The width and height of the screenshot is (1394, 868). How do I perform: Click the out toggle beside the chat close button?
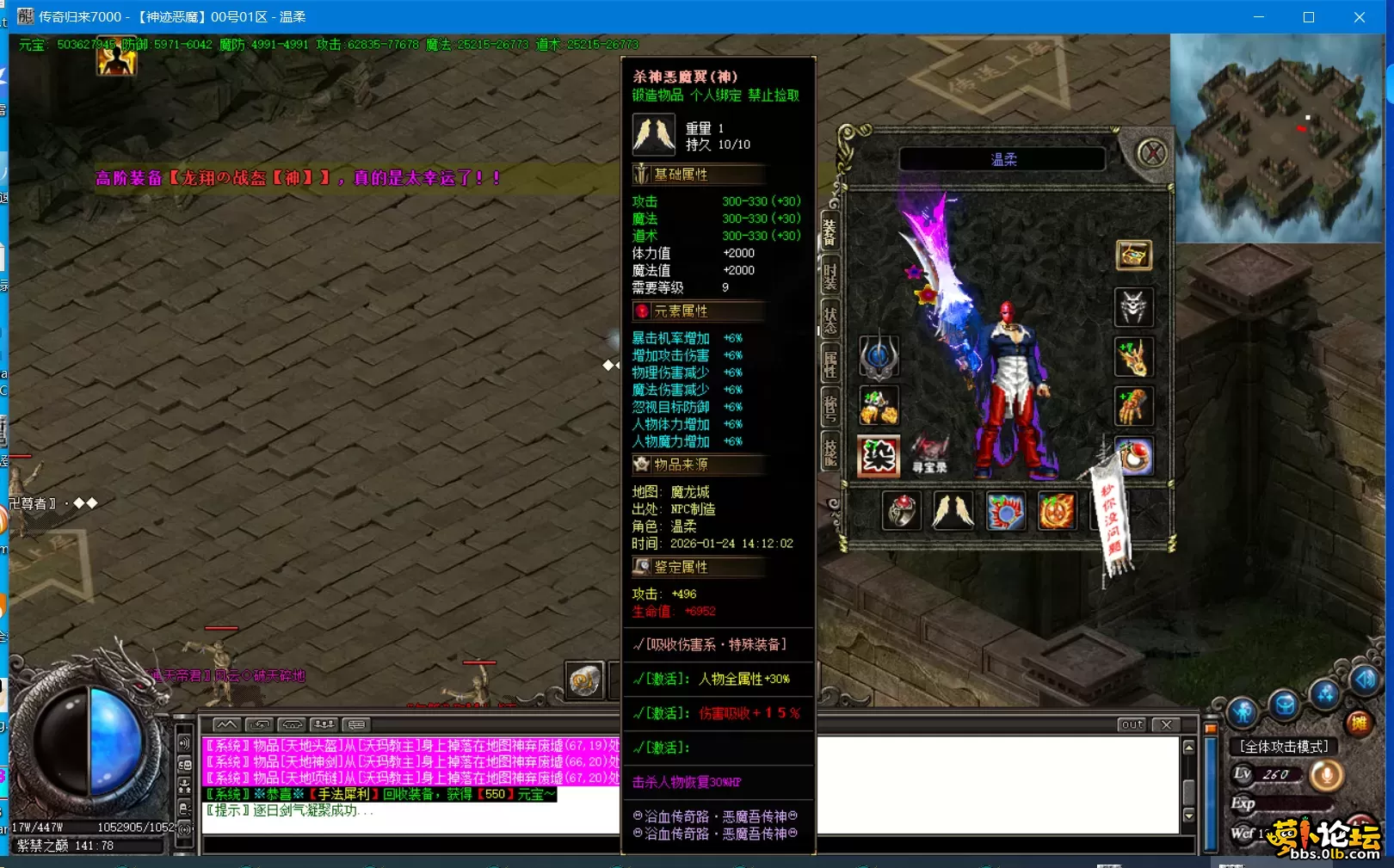point(1132,725)
